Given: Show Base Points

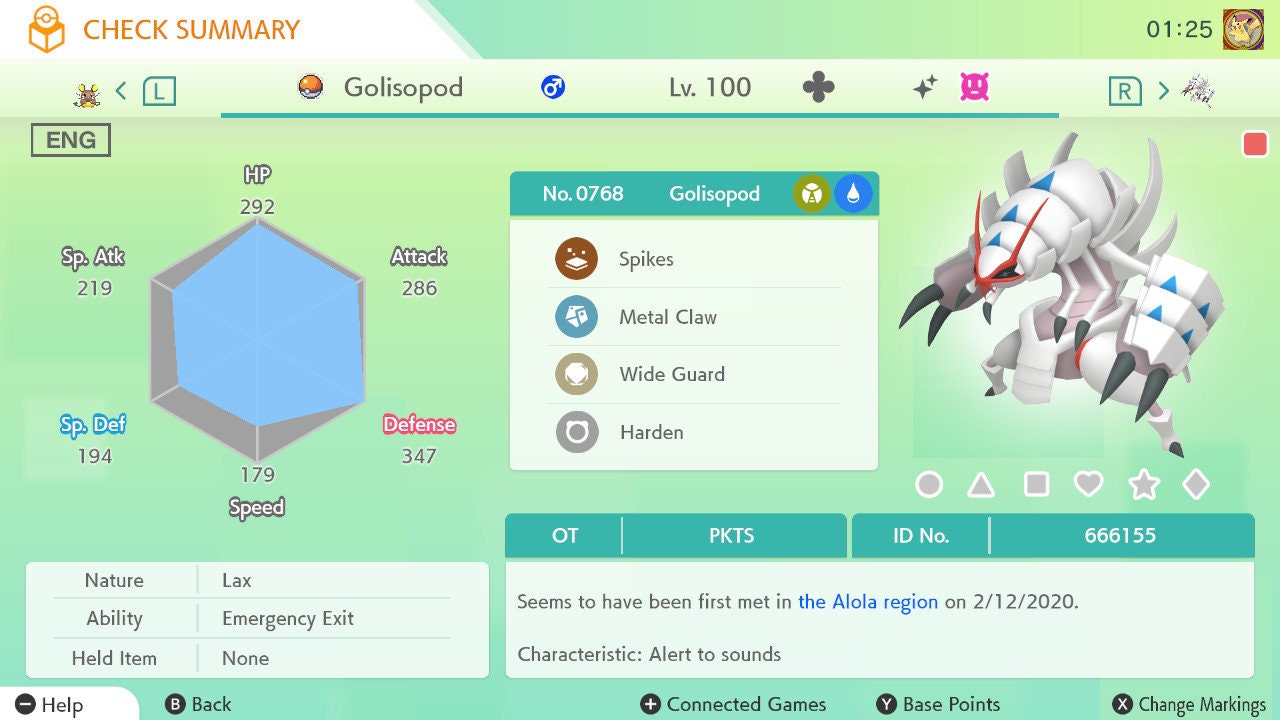Looking at the screenshot, I should (938, 704).
